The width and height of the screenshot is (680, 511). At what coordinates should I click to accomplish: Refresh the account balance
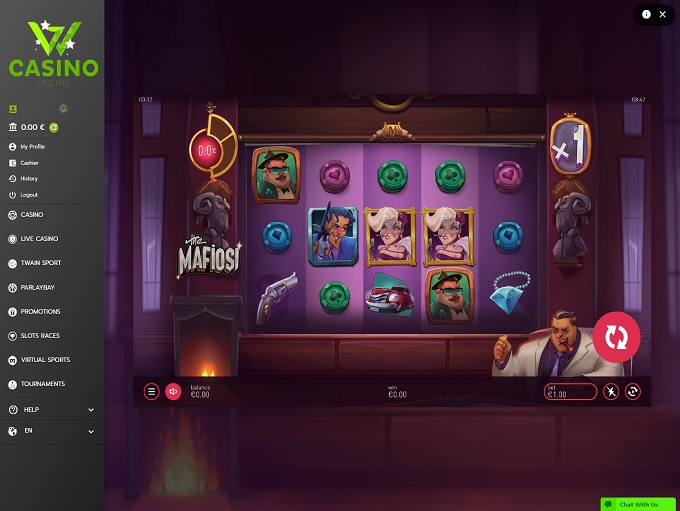54,128
